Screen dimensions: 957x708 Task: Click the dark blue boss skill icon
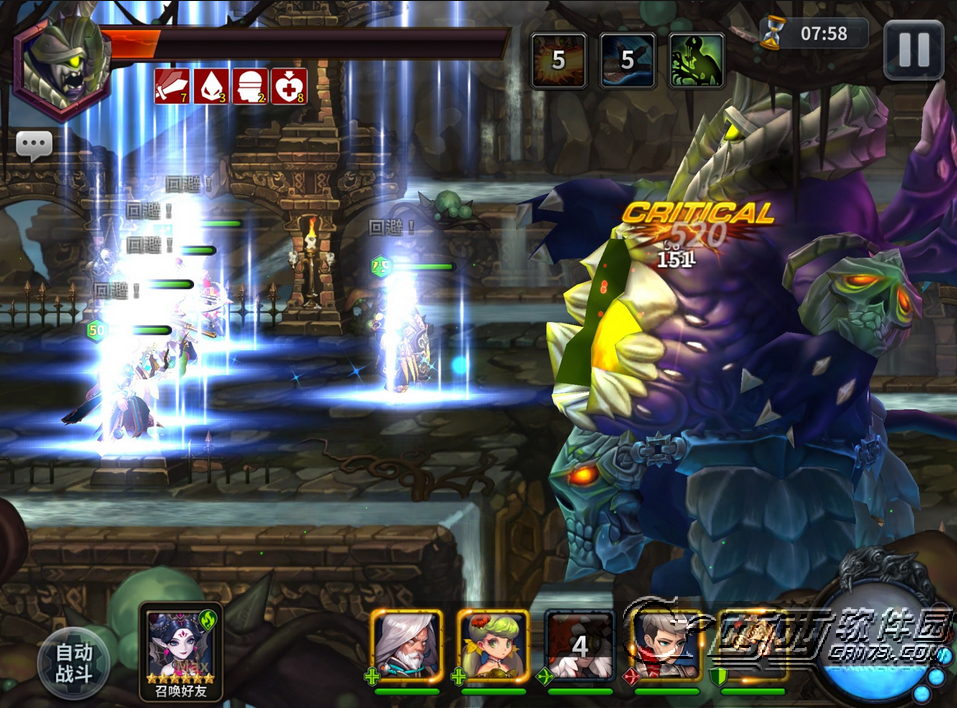(x=627, y=61)
